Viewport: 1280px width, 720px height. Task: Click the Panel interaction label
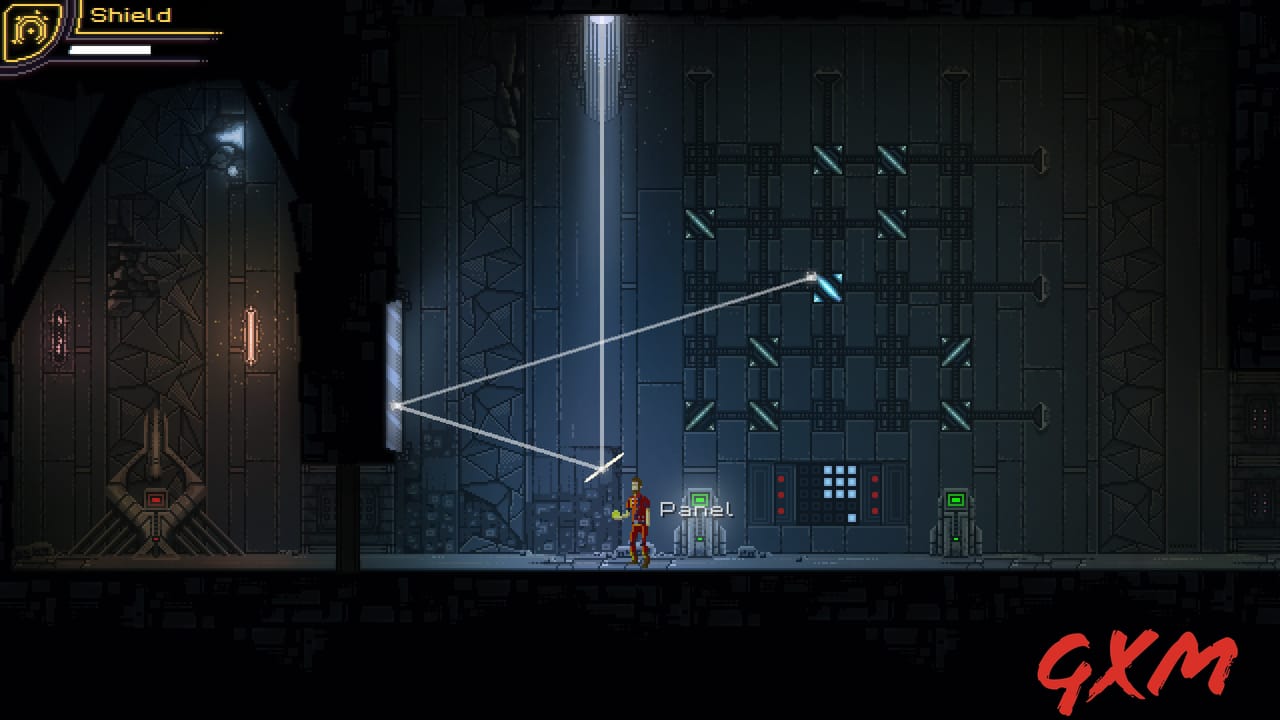(x=697, y=508)
